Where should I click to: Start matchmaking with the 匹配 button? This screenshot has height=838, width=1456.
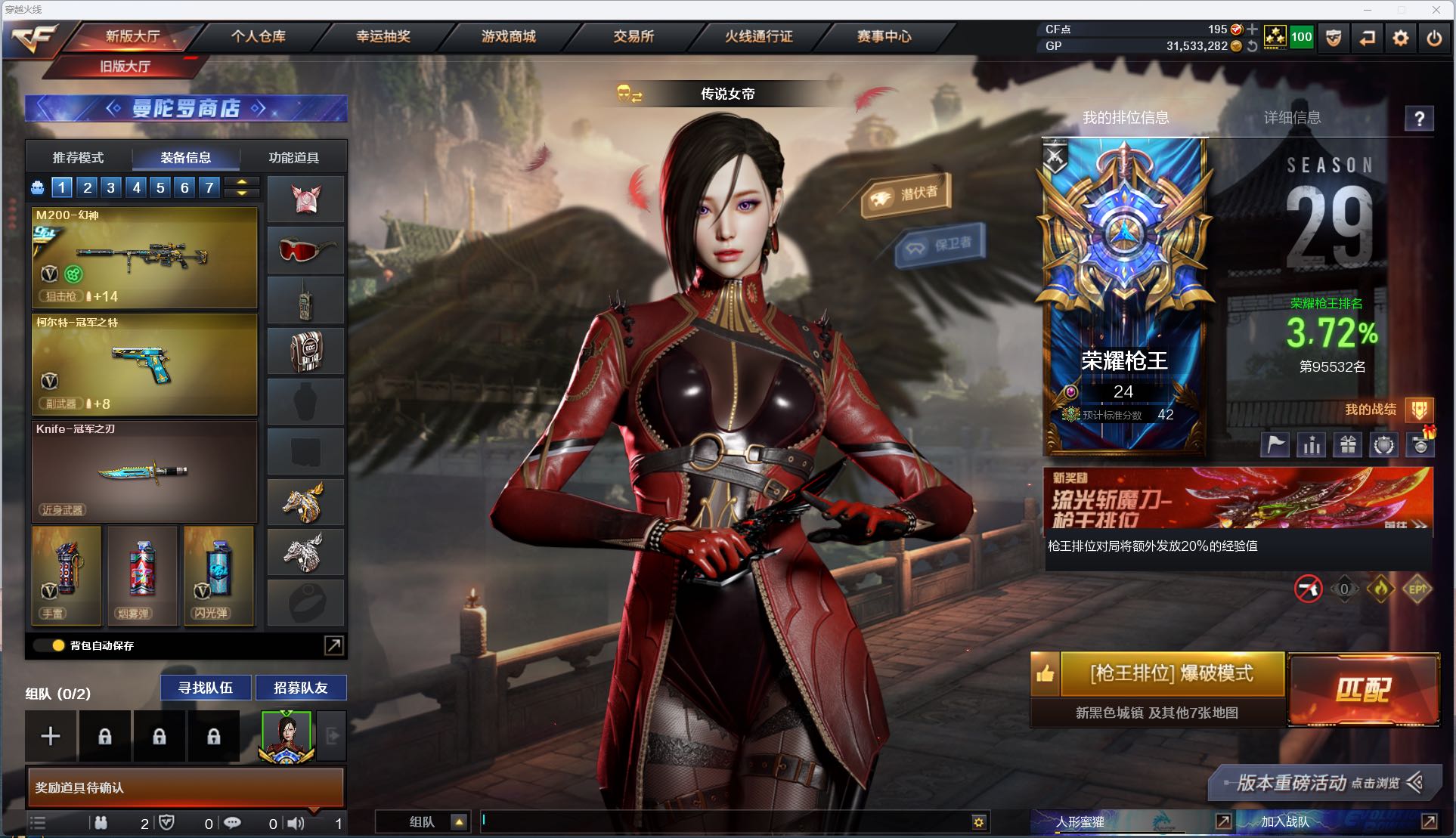coord(1363,689)
